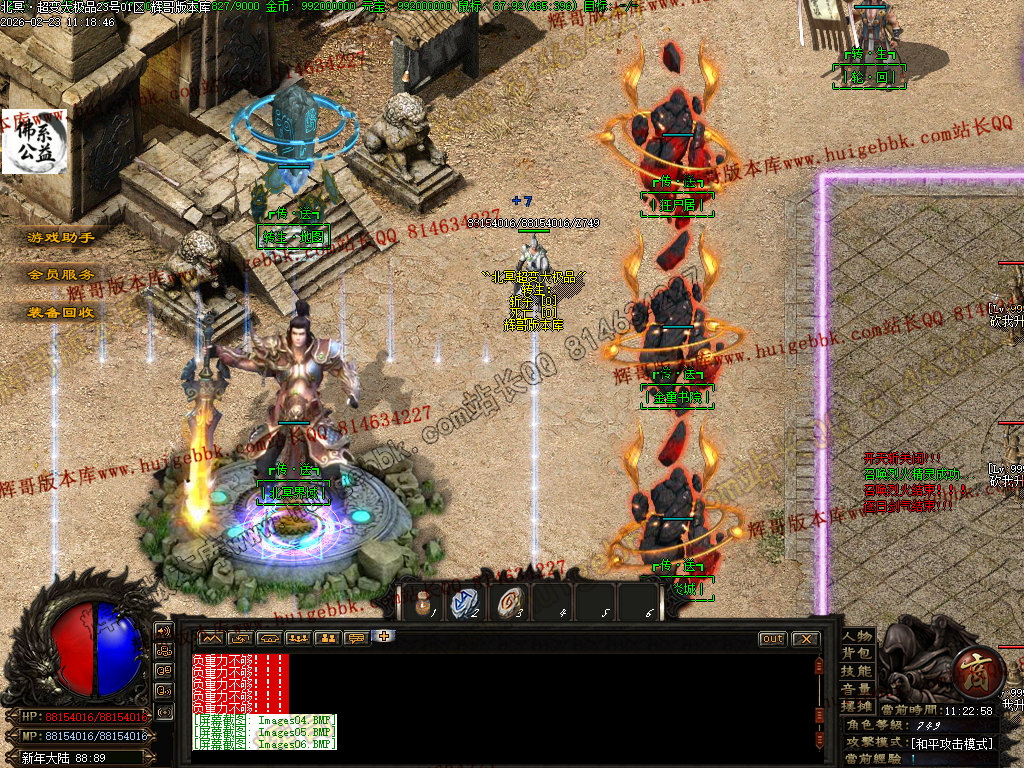
Task: Open the 会员服务 member services menu
Action: pos(61,274)
